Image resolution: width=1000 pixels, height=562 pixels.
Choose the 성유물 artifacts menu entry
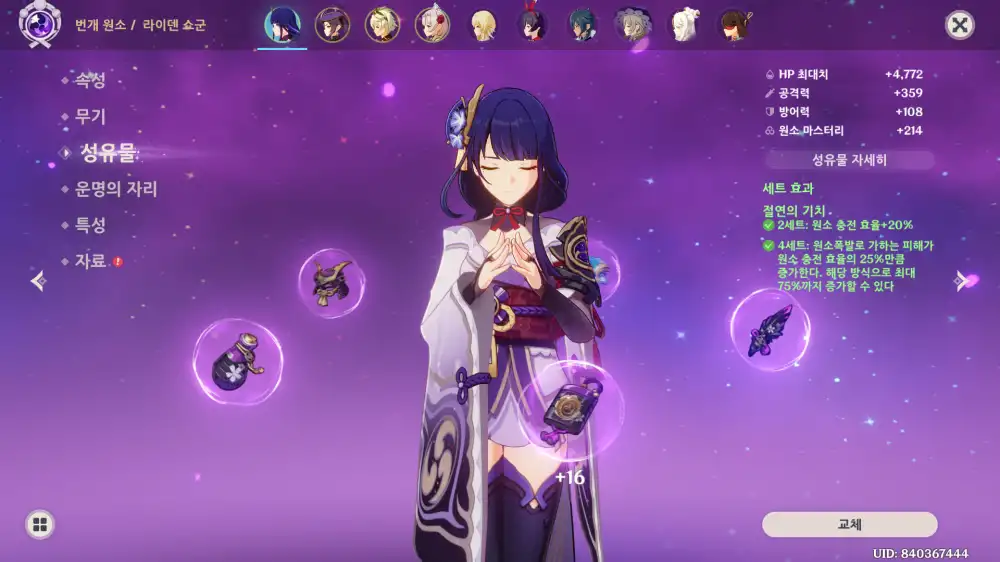point(107,153)
